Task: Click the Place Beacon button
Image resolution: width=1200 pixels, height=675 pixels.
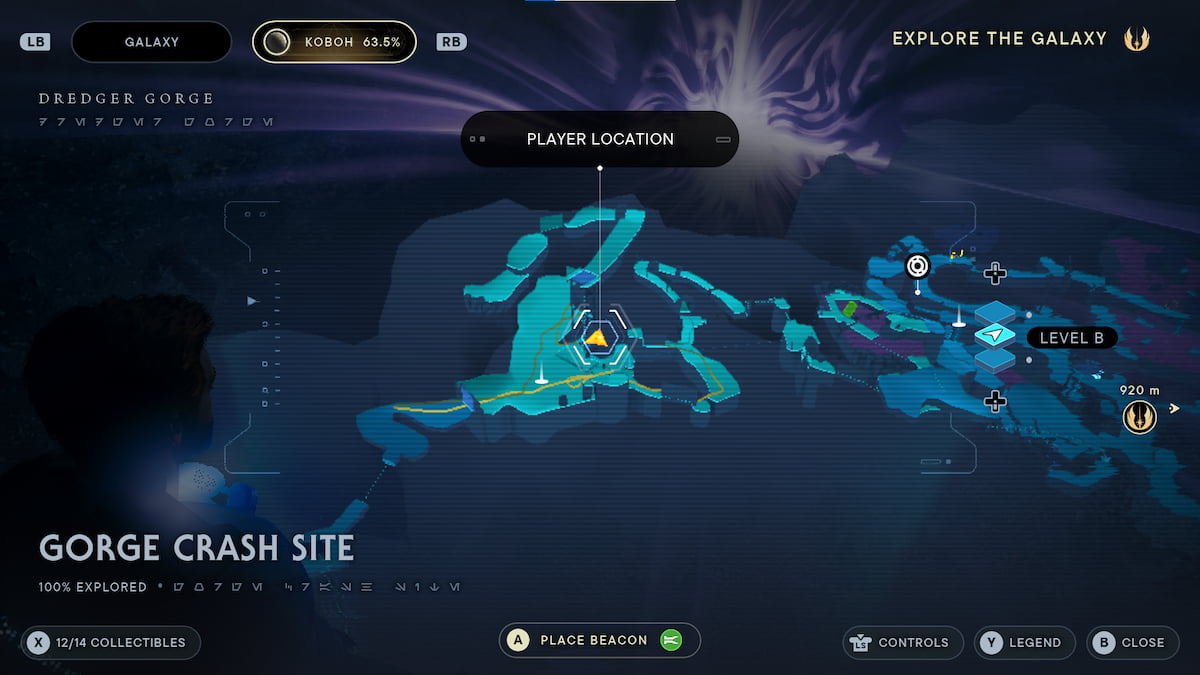Action: tap(599, 640)
